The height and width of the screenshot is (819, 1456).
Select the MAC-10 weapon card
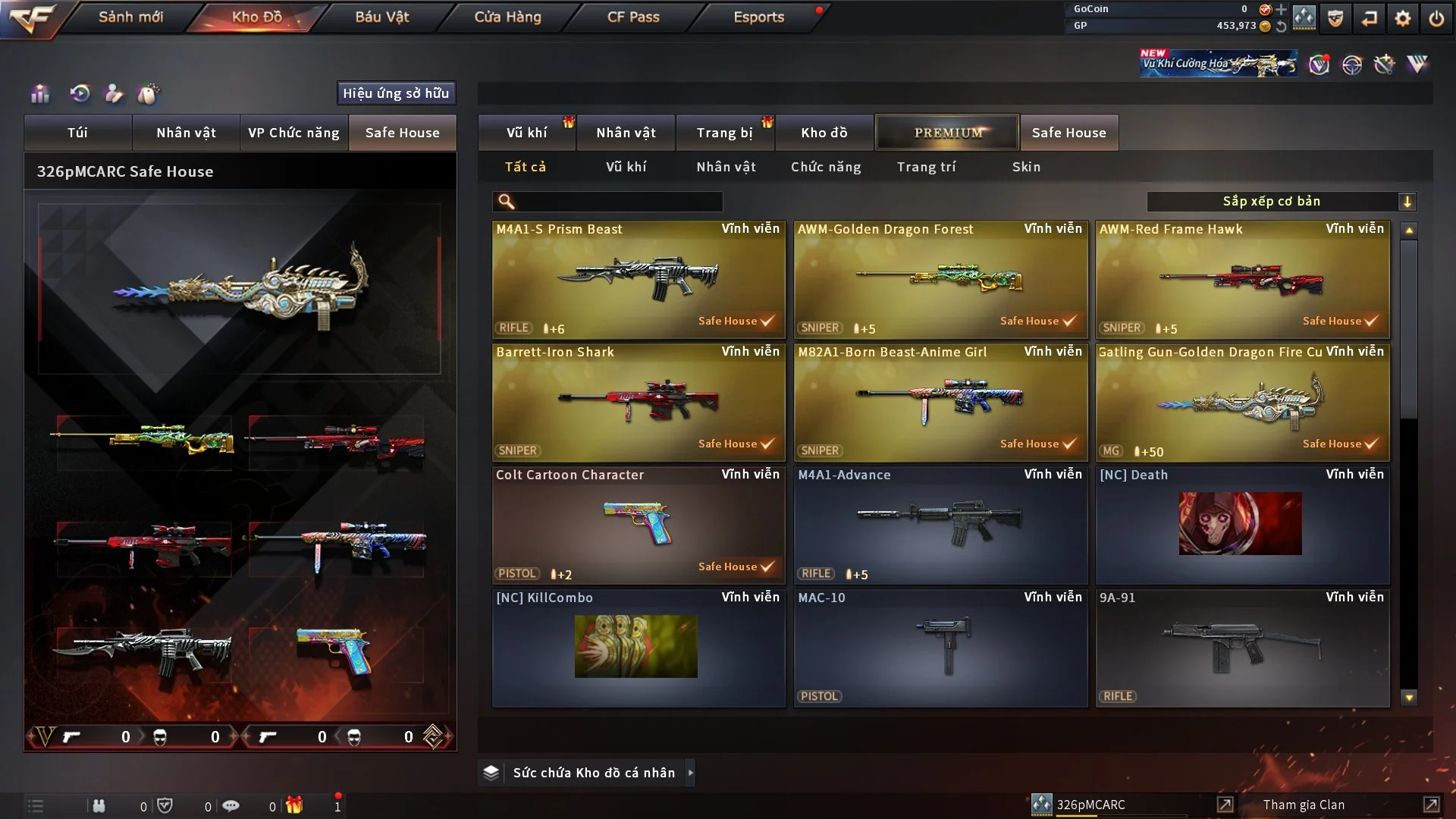click(940, 648)
